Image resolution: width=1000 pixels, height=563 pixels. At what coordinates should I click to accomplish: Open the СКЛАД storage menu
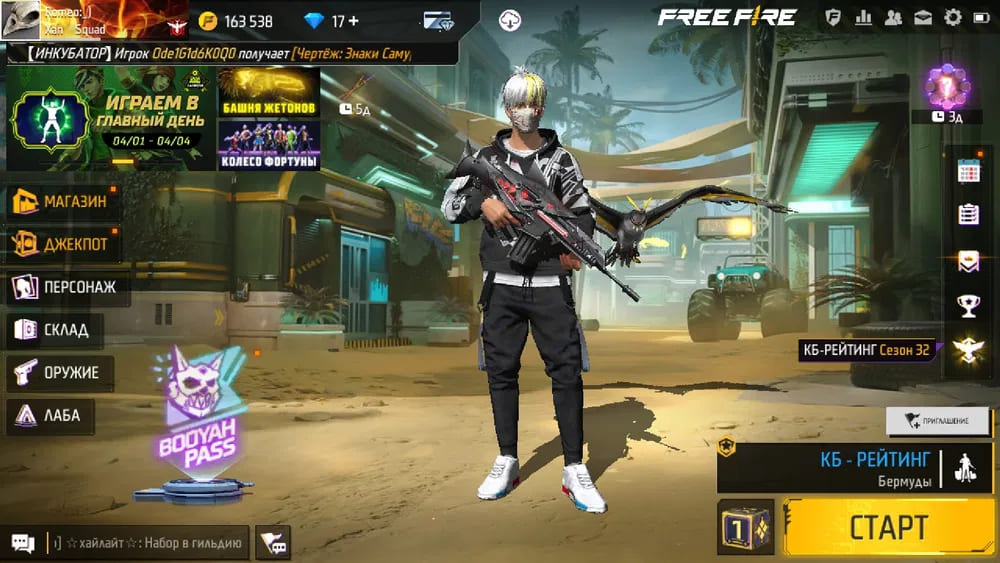click(x=54, y=330)
